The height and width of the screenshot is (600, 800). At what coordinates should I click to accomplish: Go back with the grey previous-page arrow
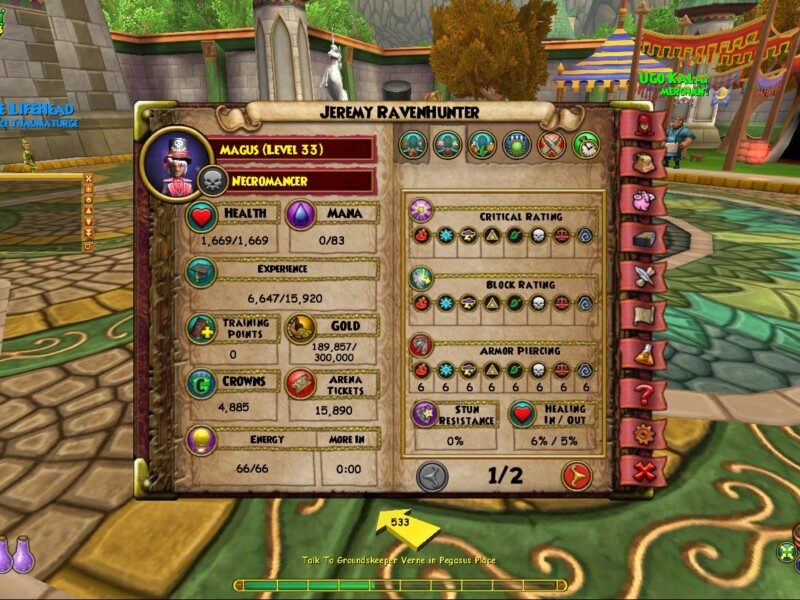432,476
